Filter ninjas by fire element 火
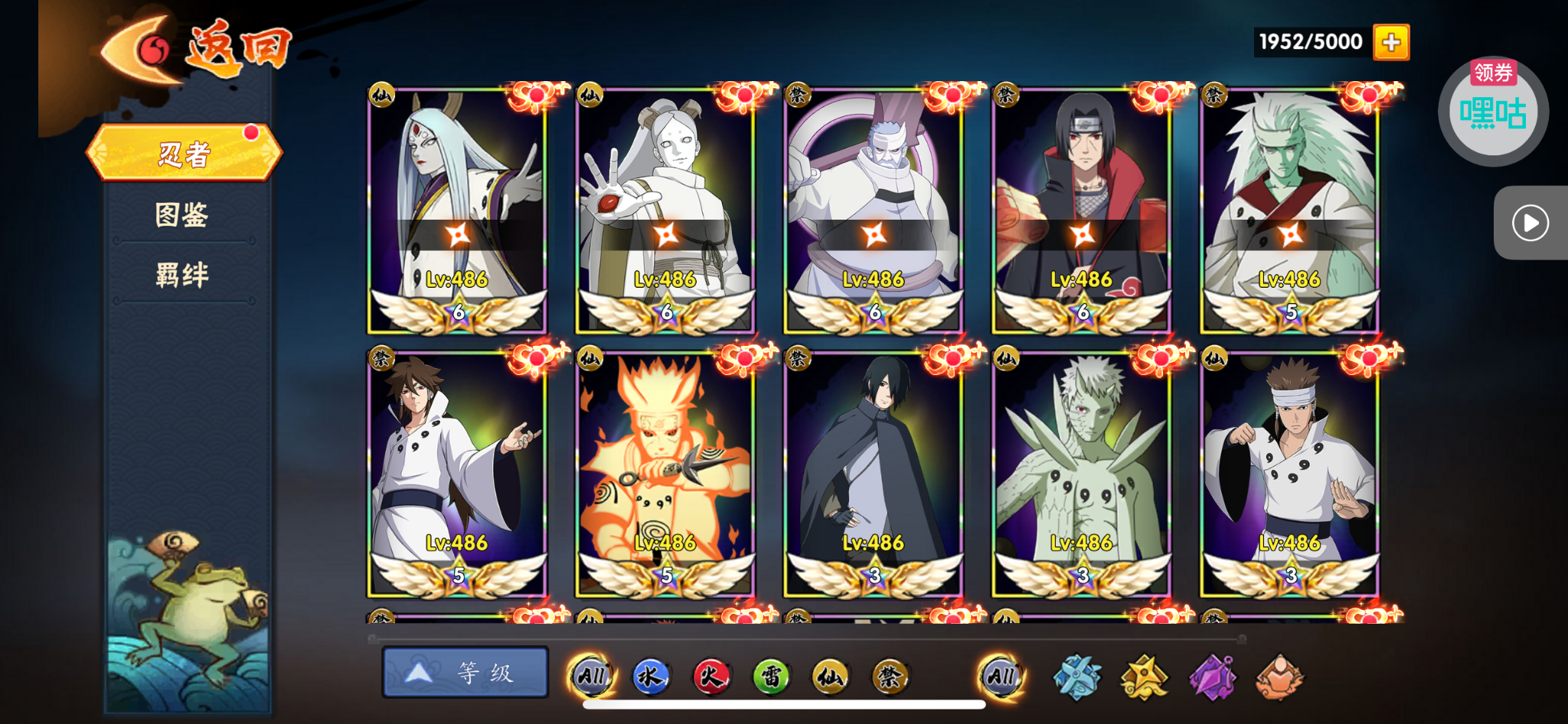The image size is (1568, 724). 711,677
